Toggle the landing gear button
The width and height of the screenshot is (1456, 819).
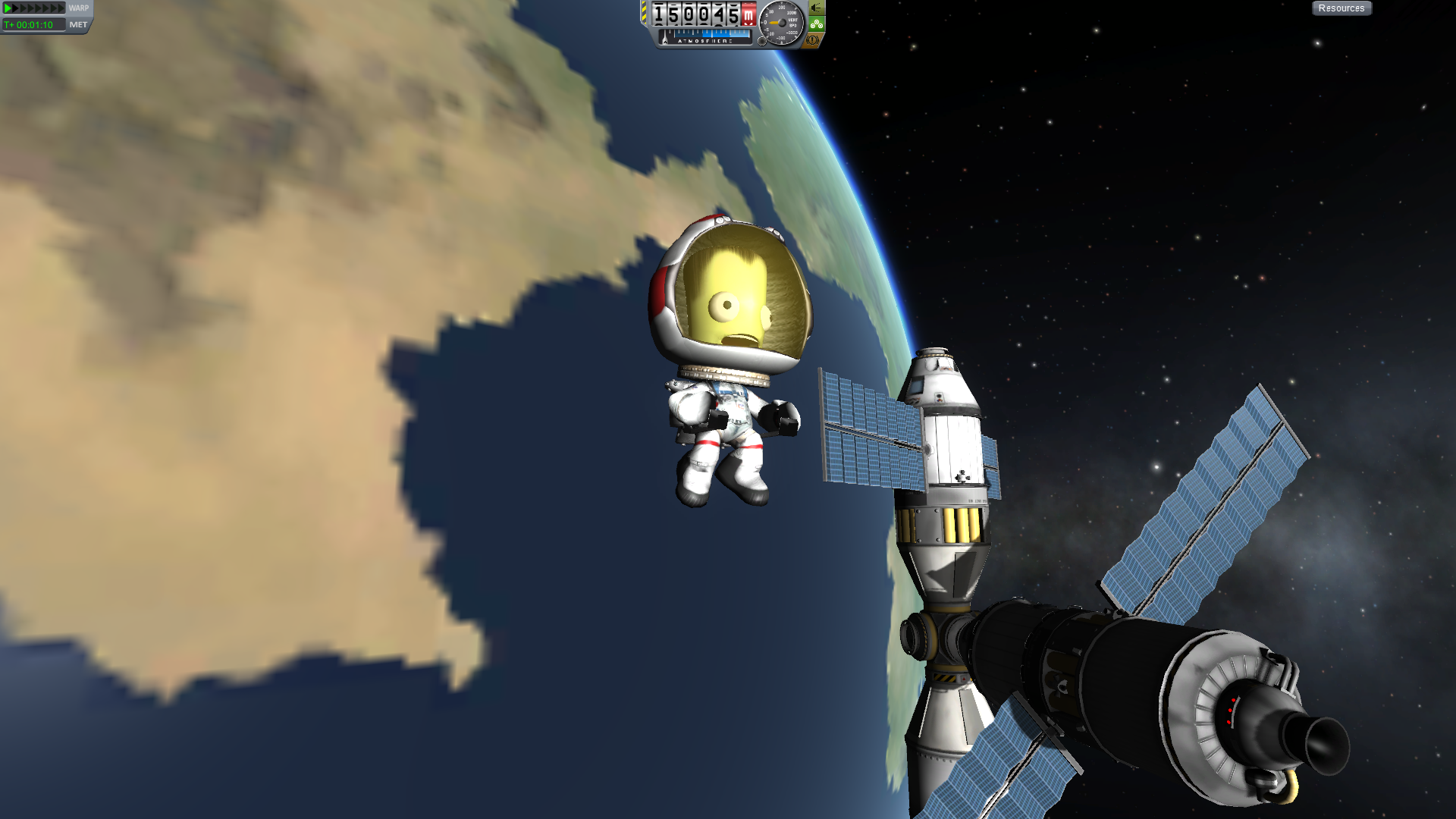click(x=816, y=24)
